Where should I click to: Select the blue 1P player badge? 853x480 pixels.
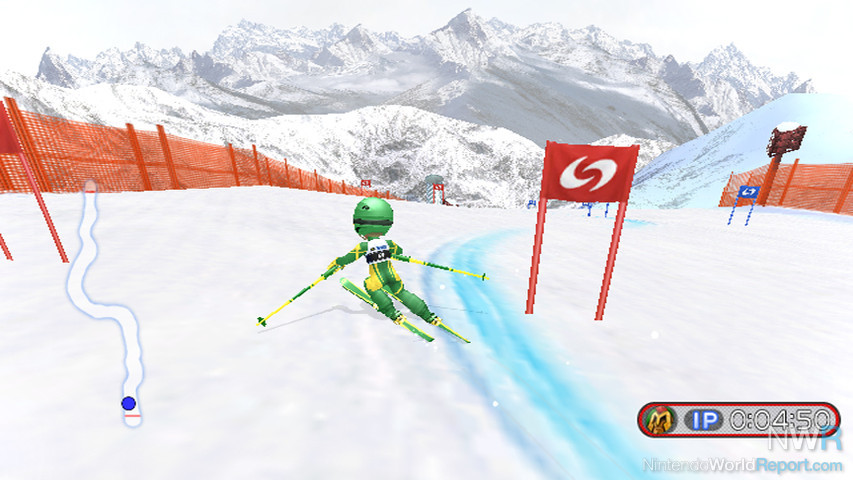click(x=705, y=420)
